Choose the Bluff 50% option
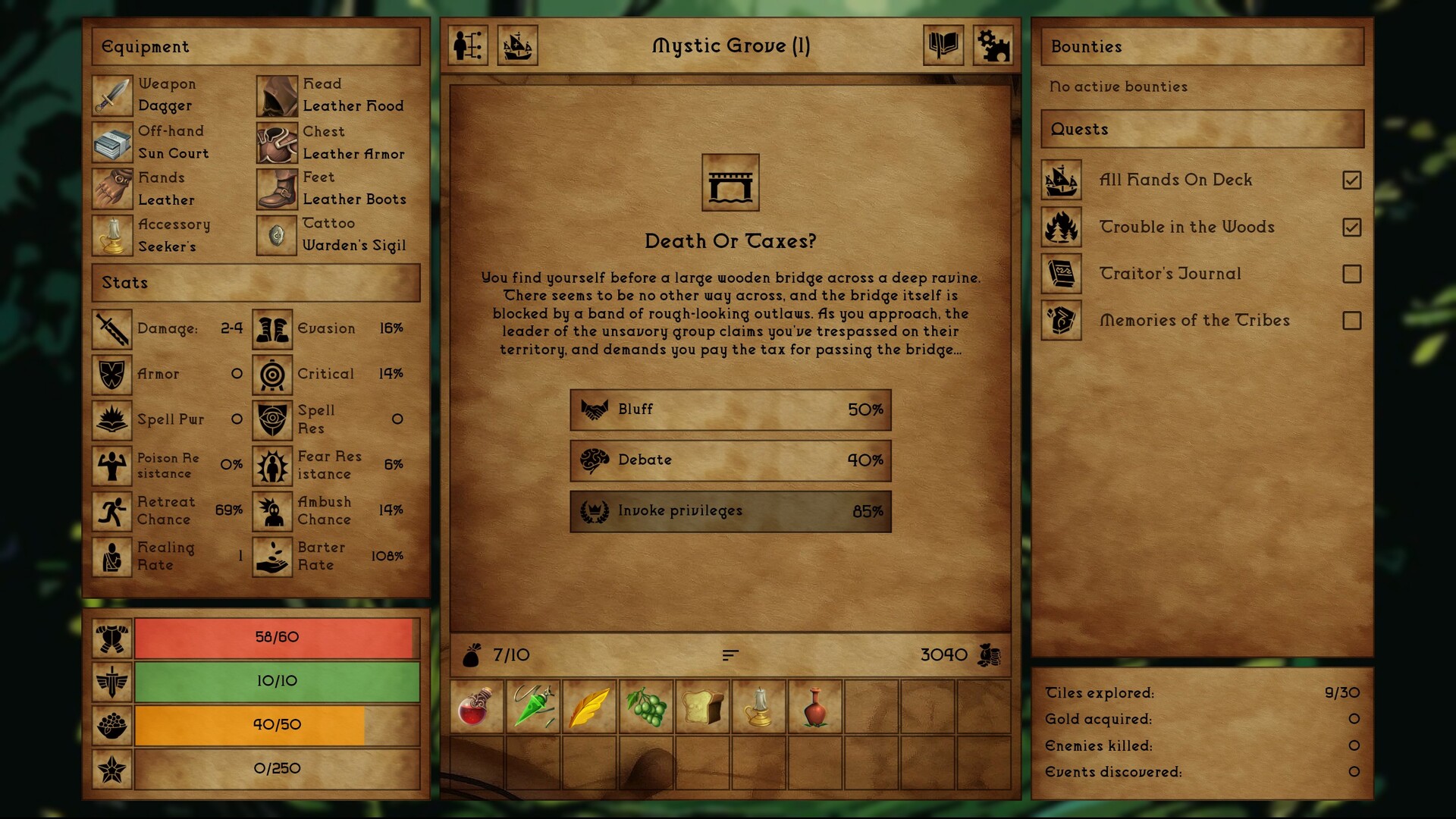Image resolution: width=1456 pixels, height=819 pixels. [730, 409]
